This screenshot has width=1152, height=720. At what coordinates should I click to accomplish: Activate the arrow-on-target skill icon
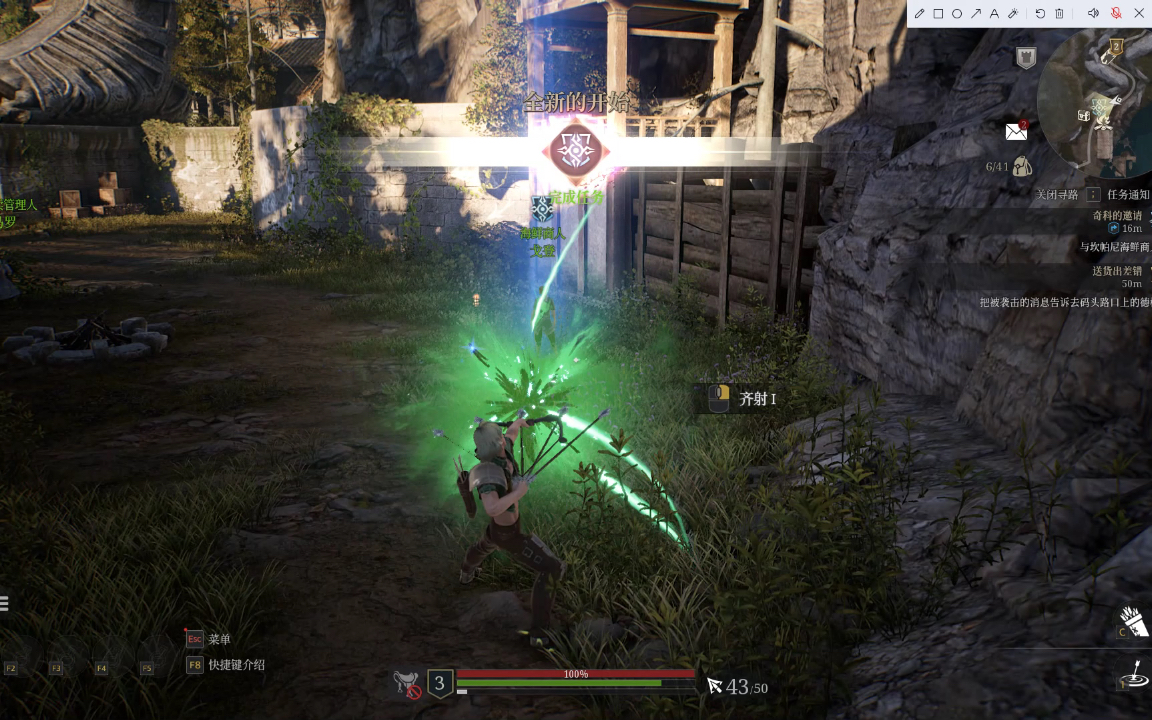tap(1134, 675)
